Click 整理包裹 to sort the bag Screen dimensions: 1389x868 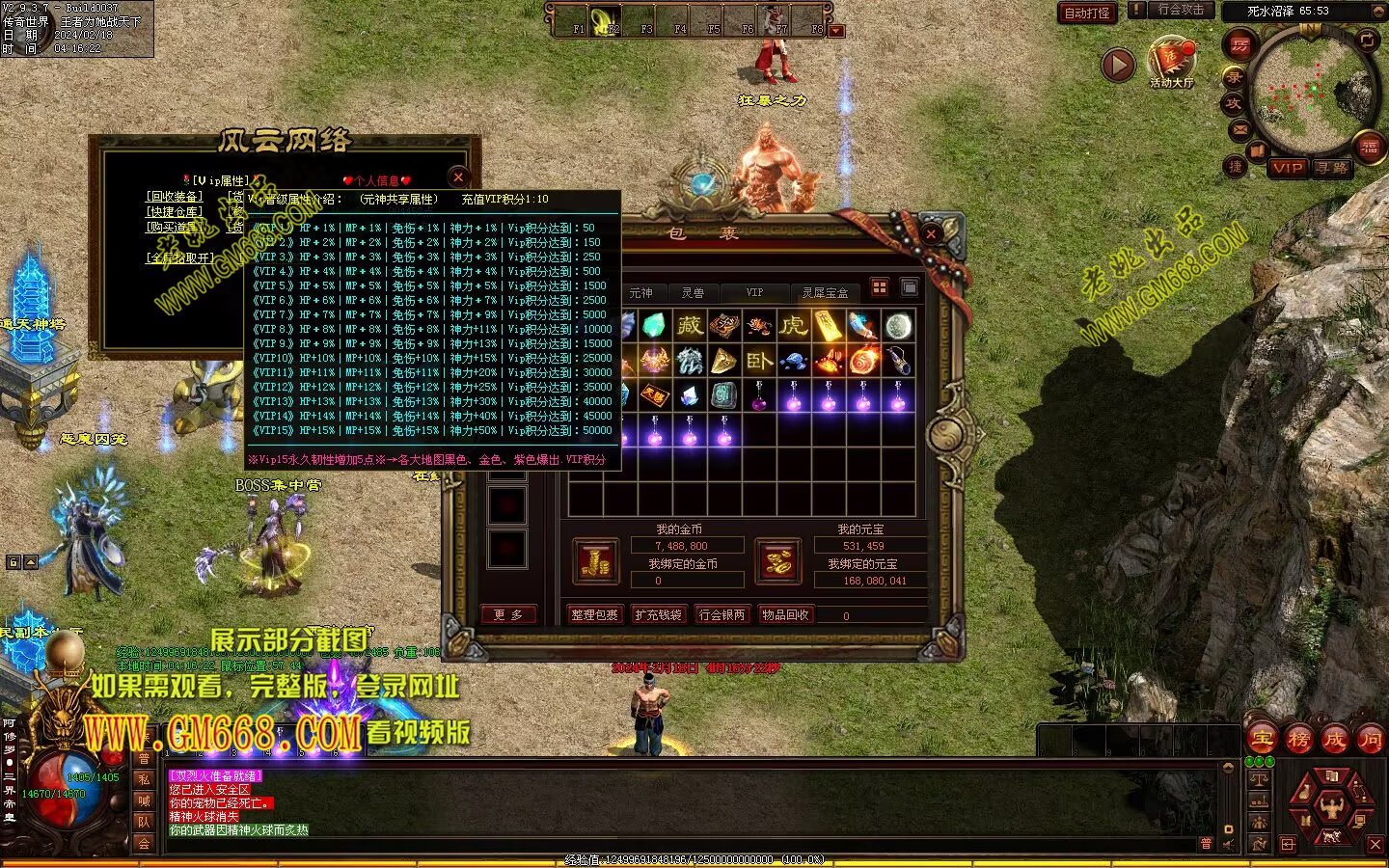click(x=594, y=614)
